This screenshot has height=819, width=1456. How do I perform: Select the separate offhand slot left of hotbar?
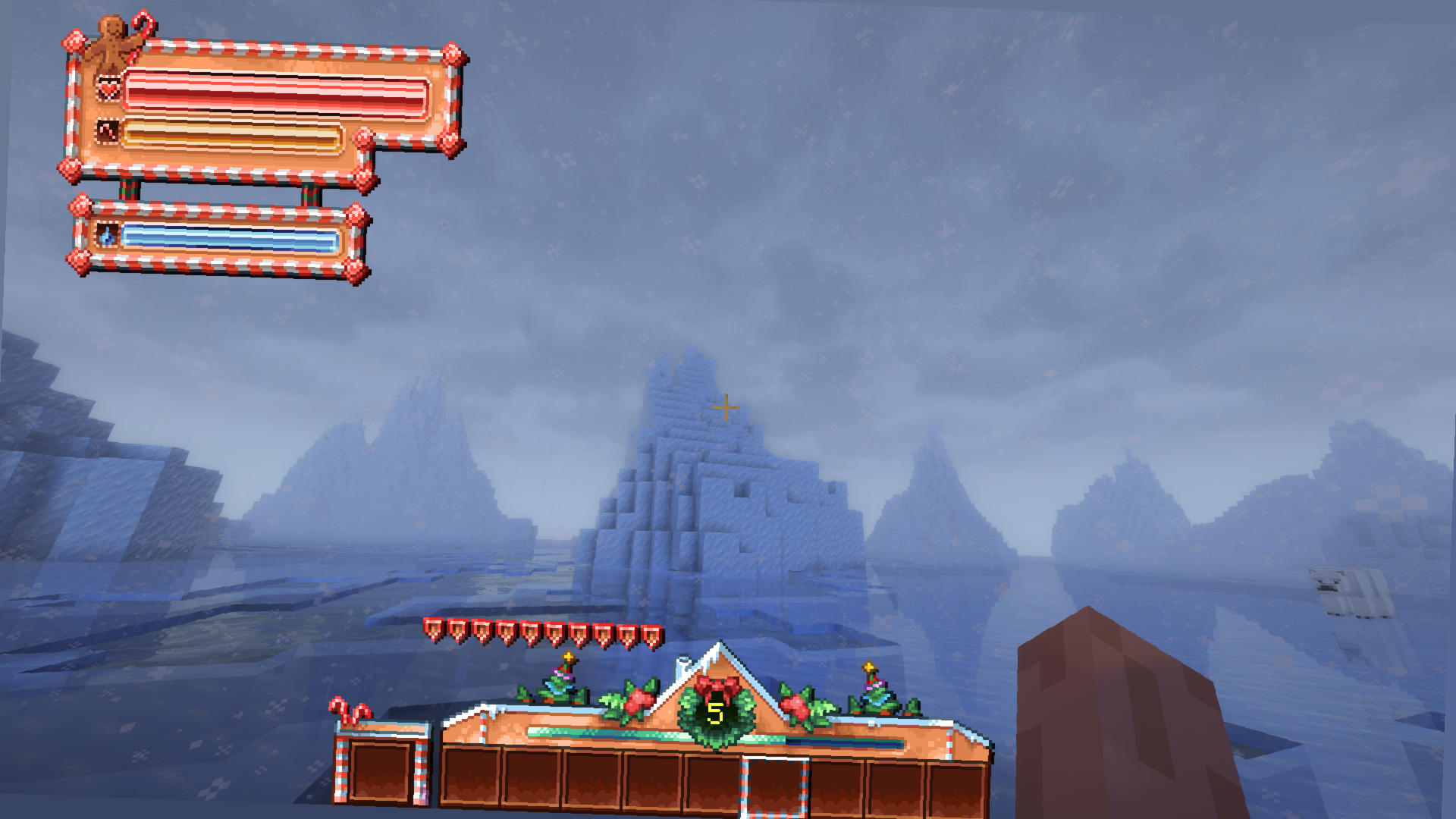pos(381,770)
